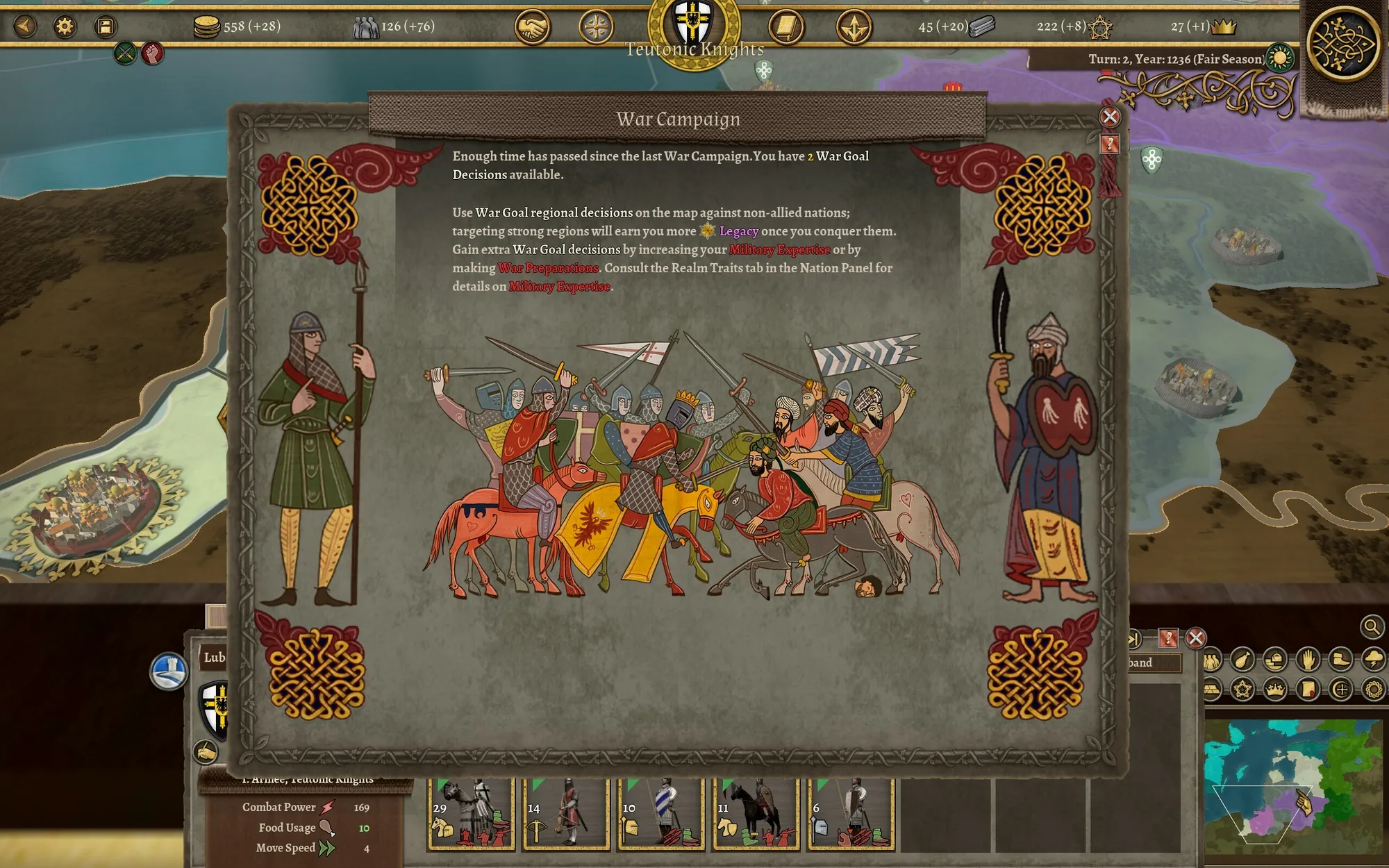Open diplomacy via the handshake icon
1389x868 pixels.
pyautogui.click(x=532, y=28)
